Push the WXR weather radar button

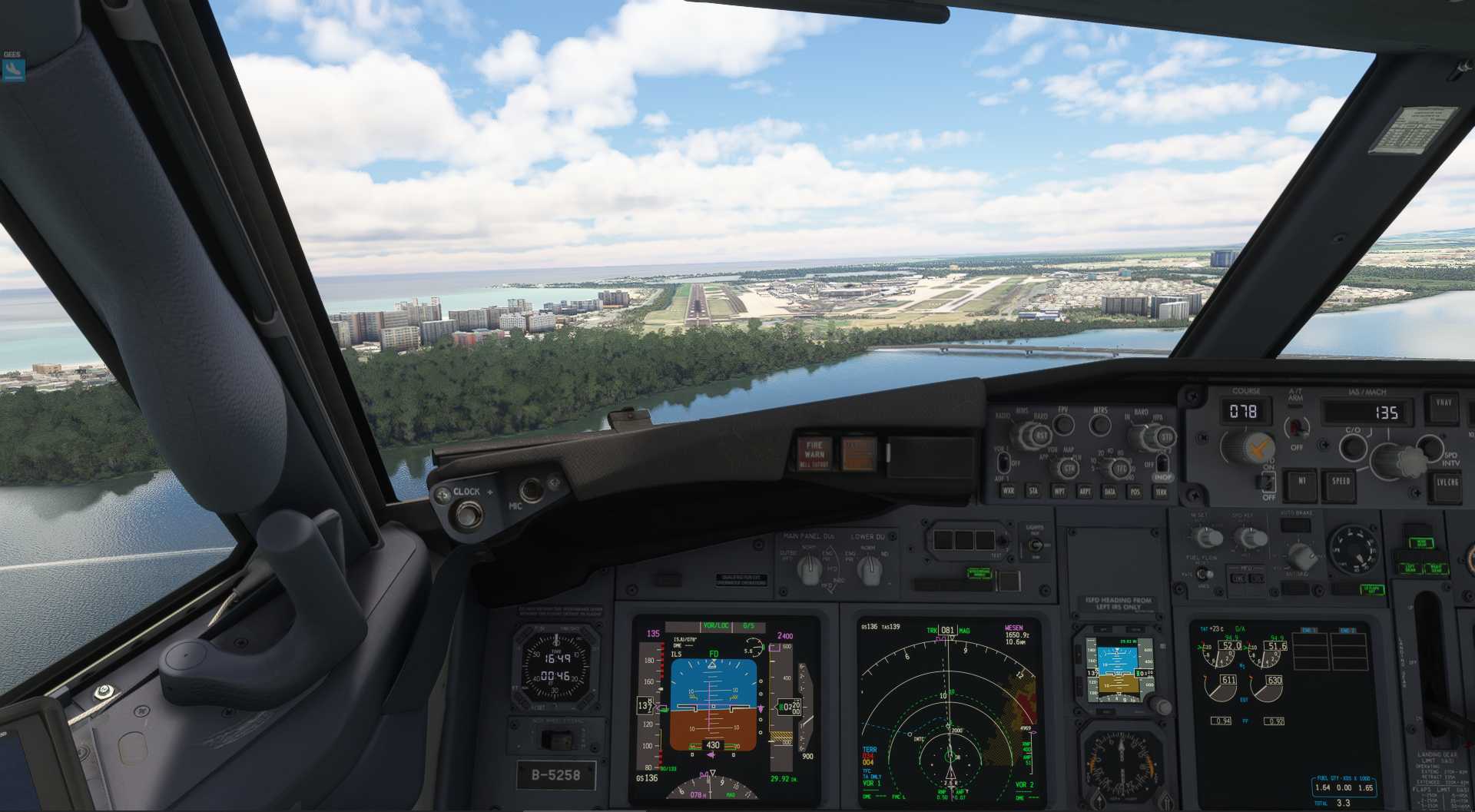pos(1008,490)
